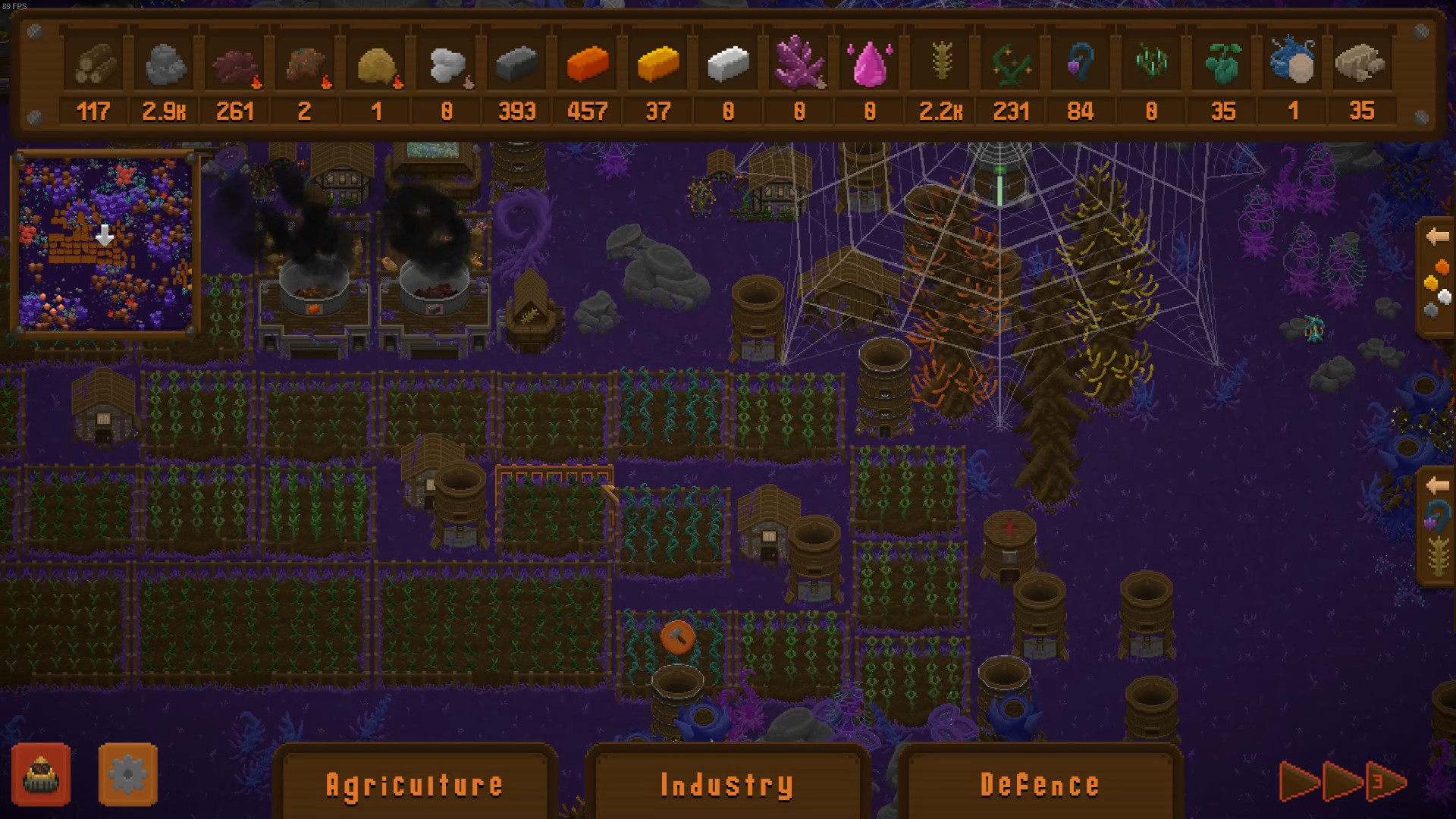This screenshot has height=819, width=1456.
Task: Click the silver ingot resource counter
Action: [x=728, y=111]
